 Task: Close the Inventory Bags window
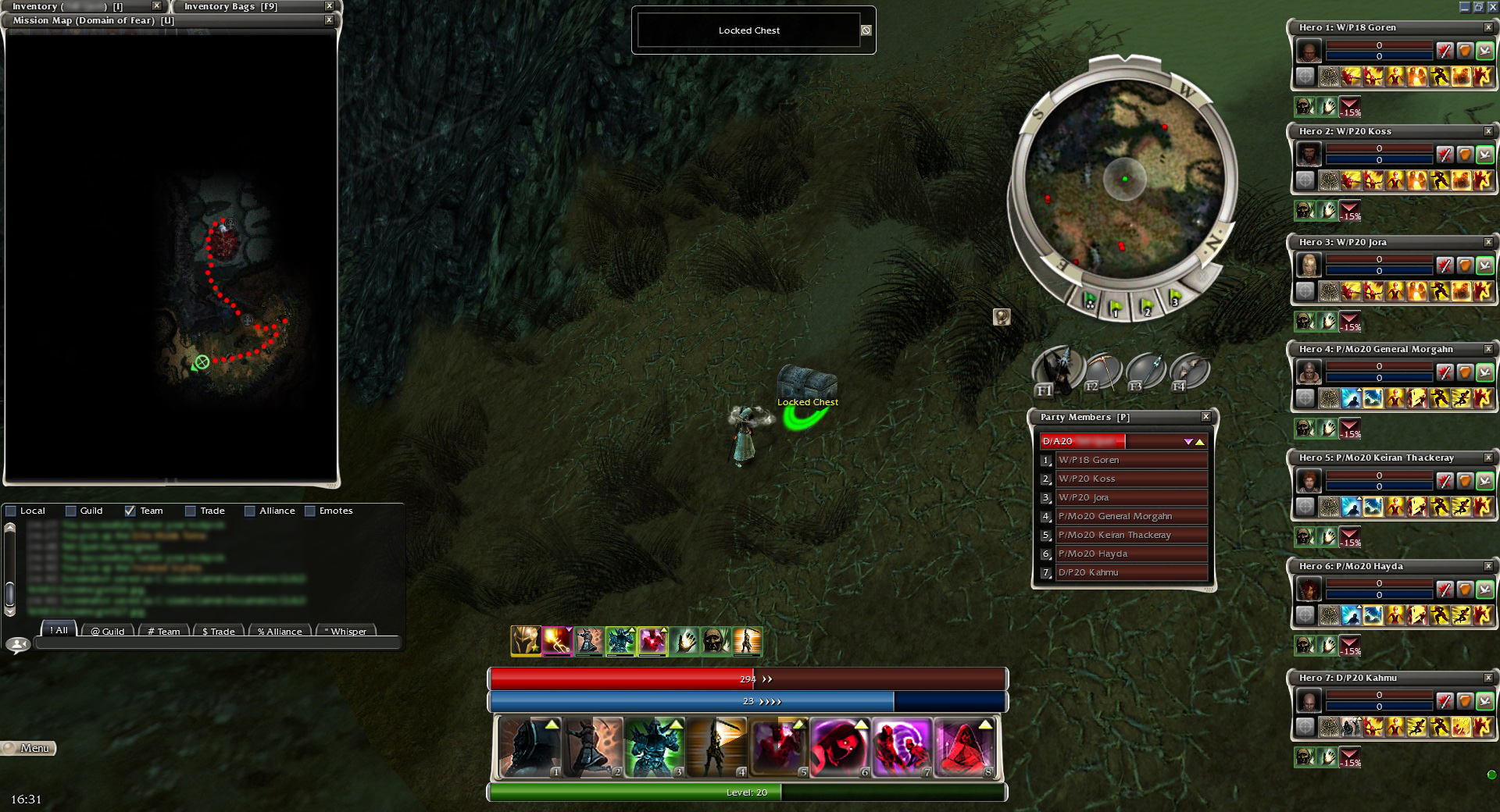click(329, 6)
